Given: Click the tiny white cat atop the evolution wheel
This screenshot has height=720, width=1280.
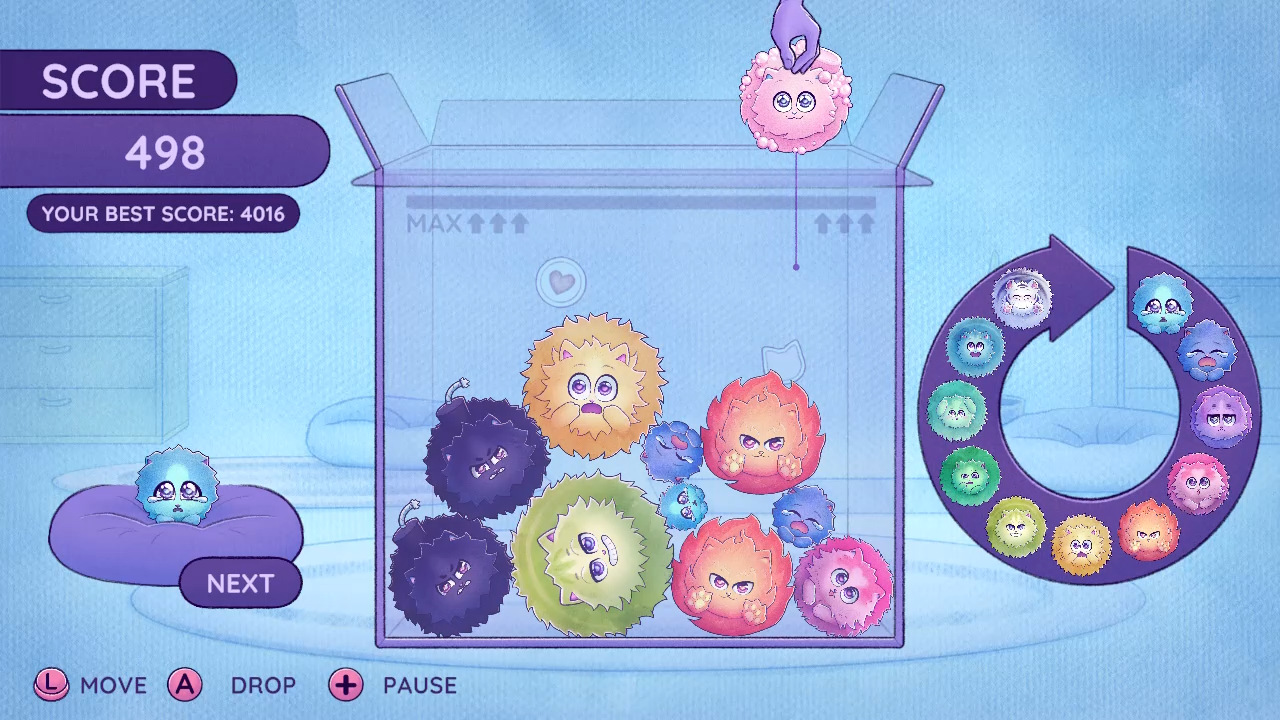Looking at the screenshot, I should click(x=1020, y=298).
